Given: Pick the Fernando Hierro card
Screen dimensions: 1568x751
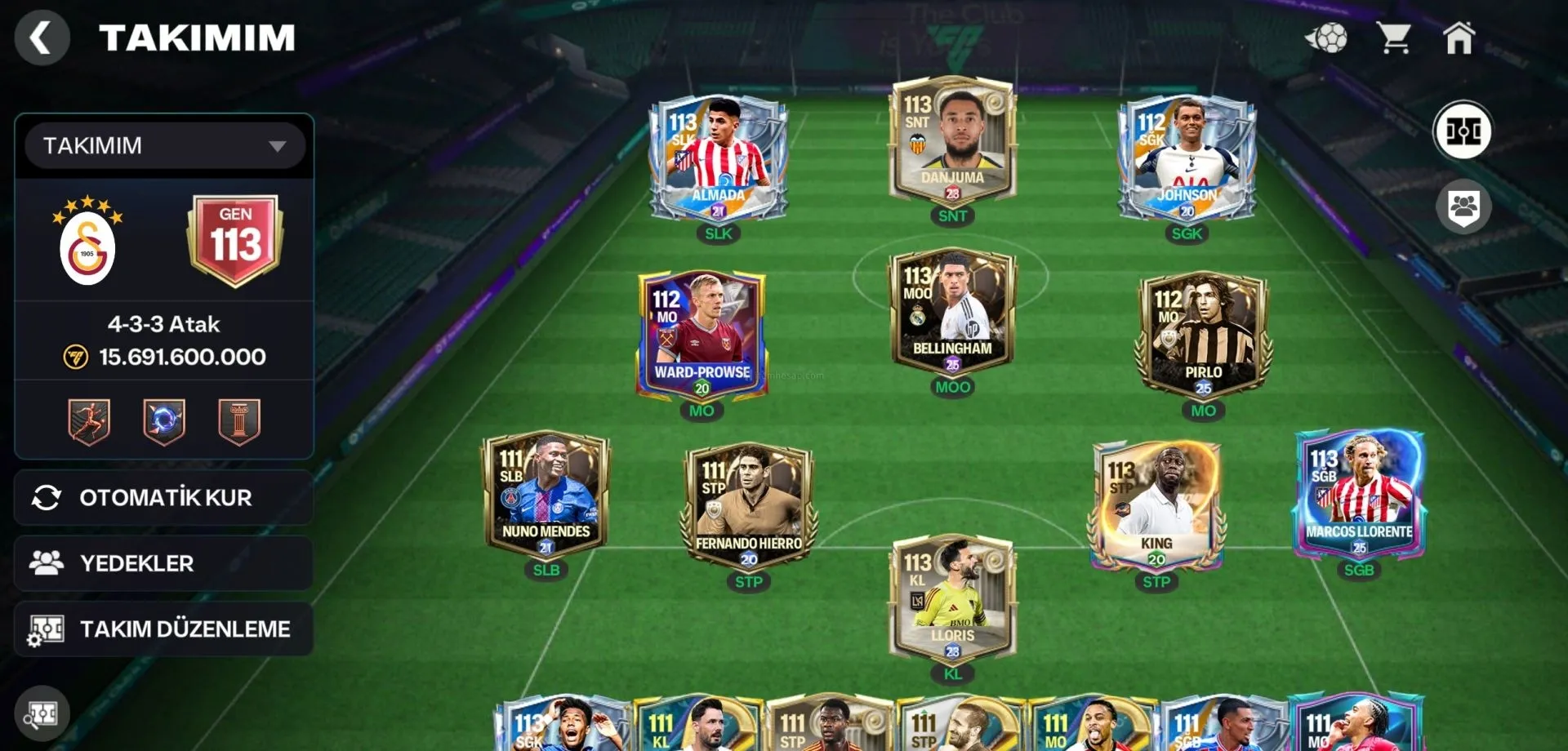Looking at the screenshot, I should pos(748,506).
